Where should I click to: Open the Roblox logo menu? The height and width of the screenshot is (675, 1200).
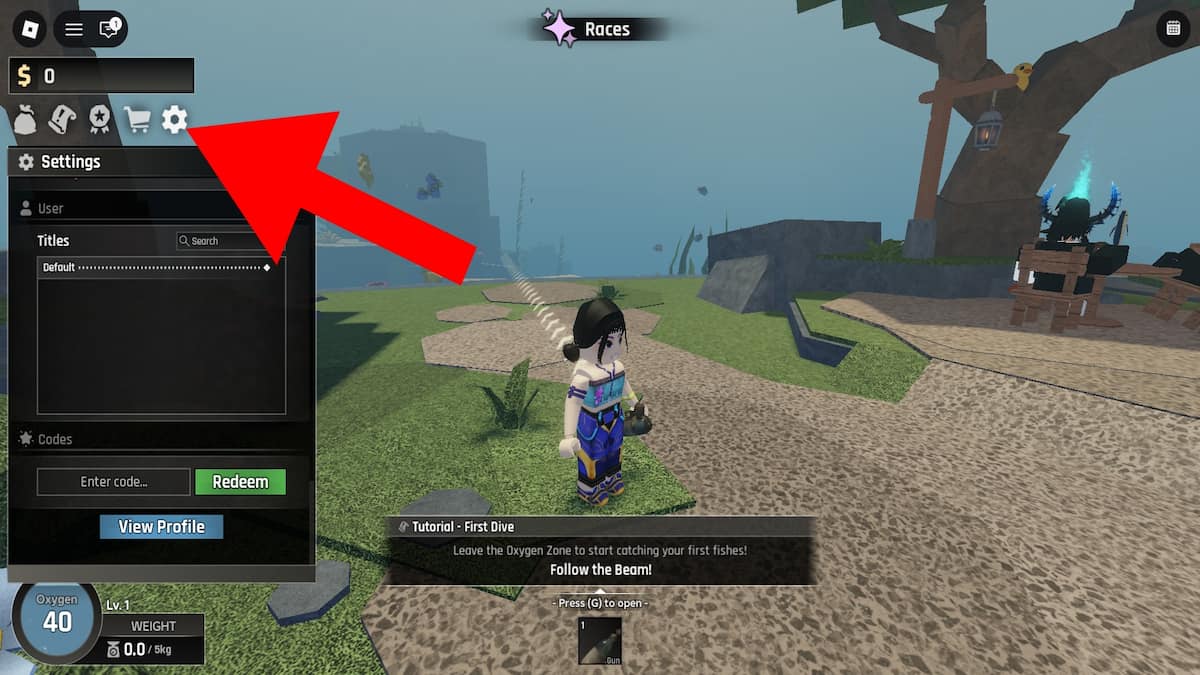pyautogui.click(x=30, y=29)
